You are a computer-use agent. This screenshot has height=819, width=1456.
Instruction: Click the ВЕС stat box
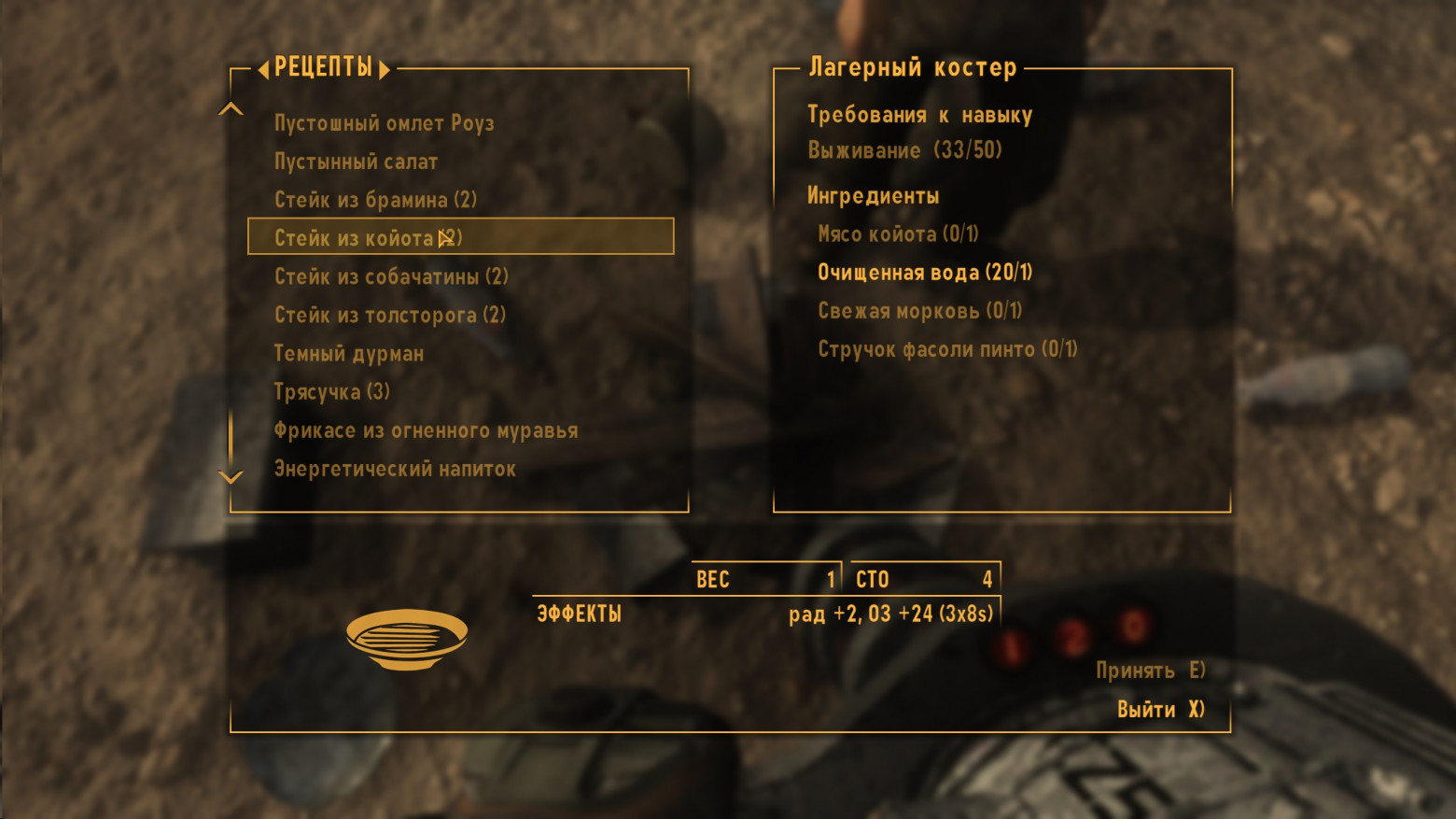pos(765,579)
